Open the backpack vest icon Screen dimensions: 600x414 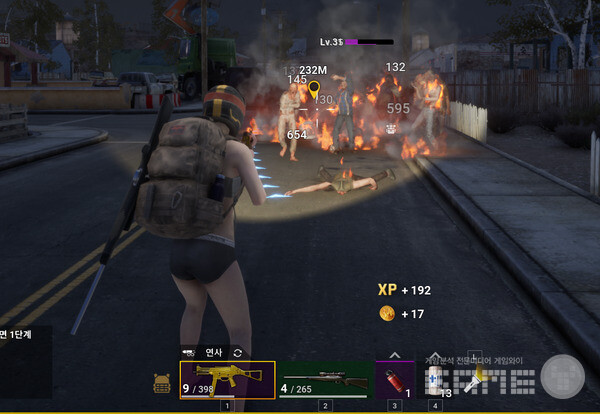click(162, 382)
